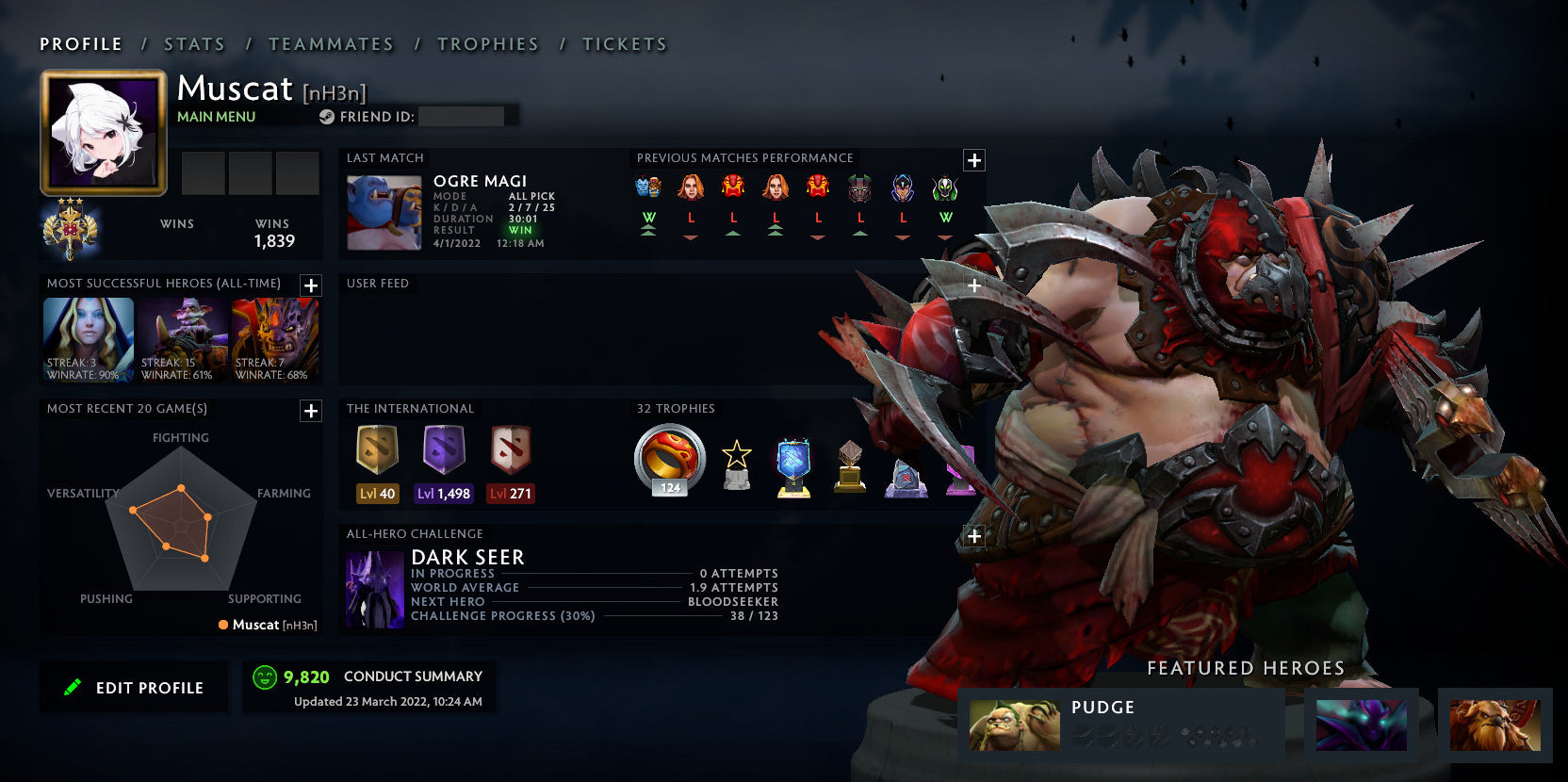Click the golden star trophy icon
Screen dimensions: 1568x782
tap(736, 462)
